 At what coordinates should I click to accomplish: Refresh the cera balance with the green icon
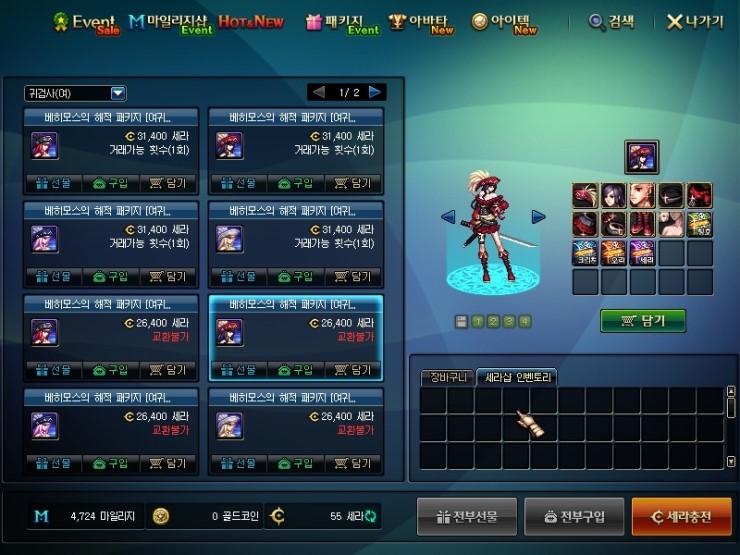point(371,516)
